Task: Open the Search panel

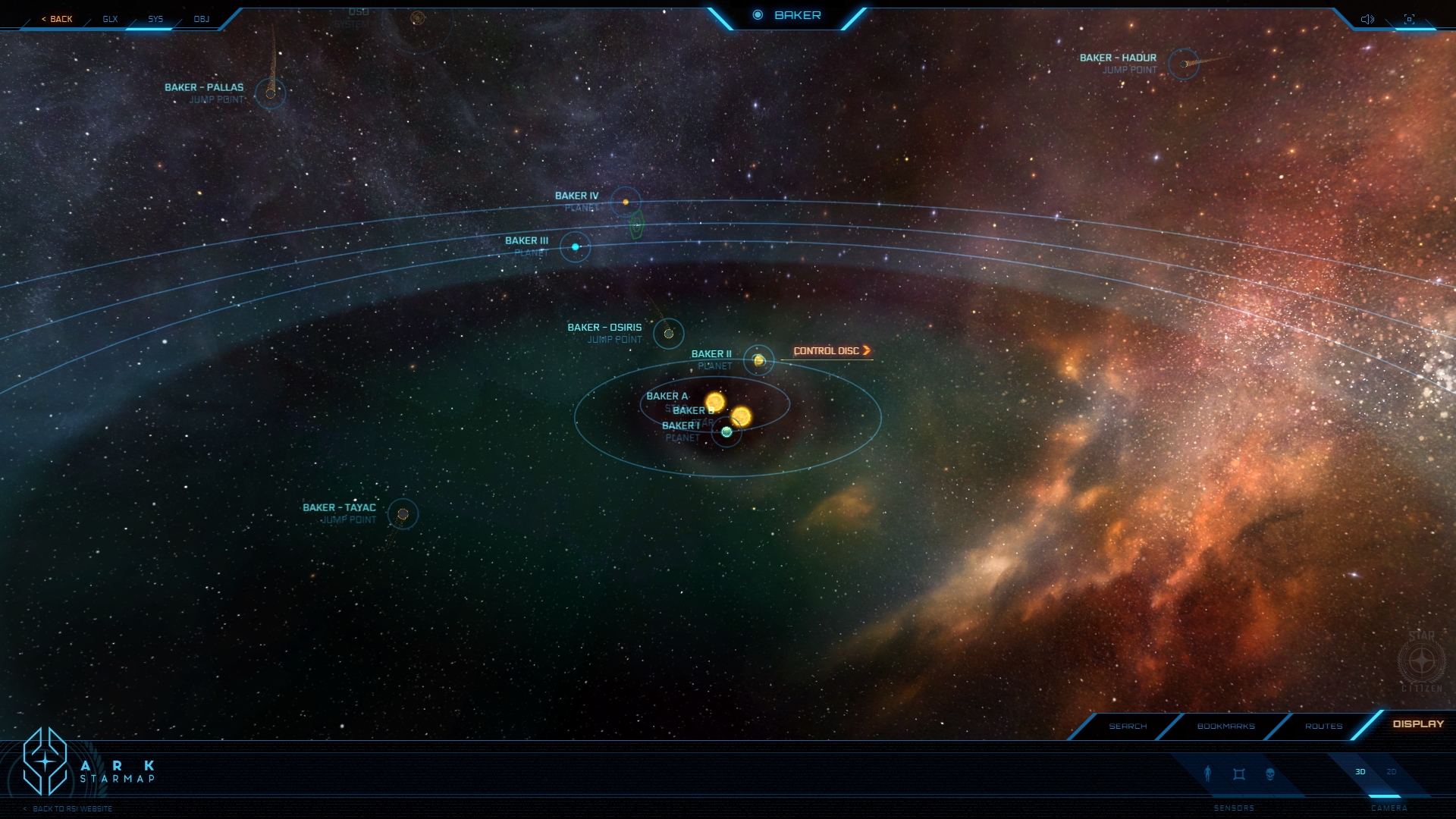Action: tap(1128, 726)
